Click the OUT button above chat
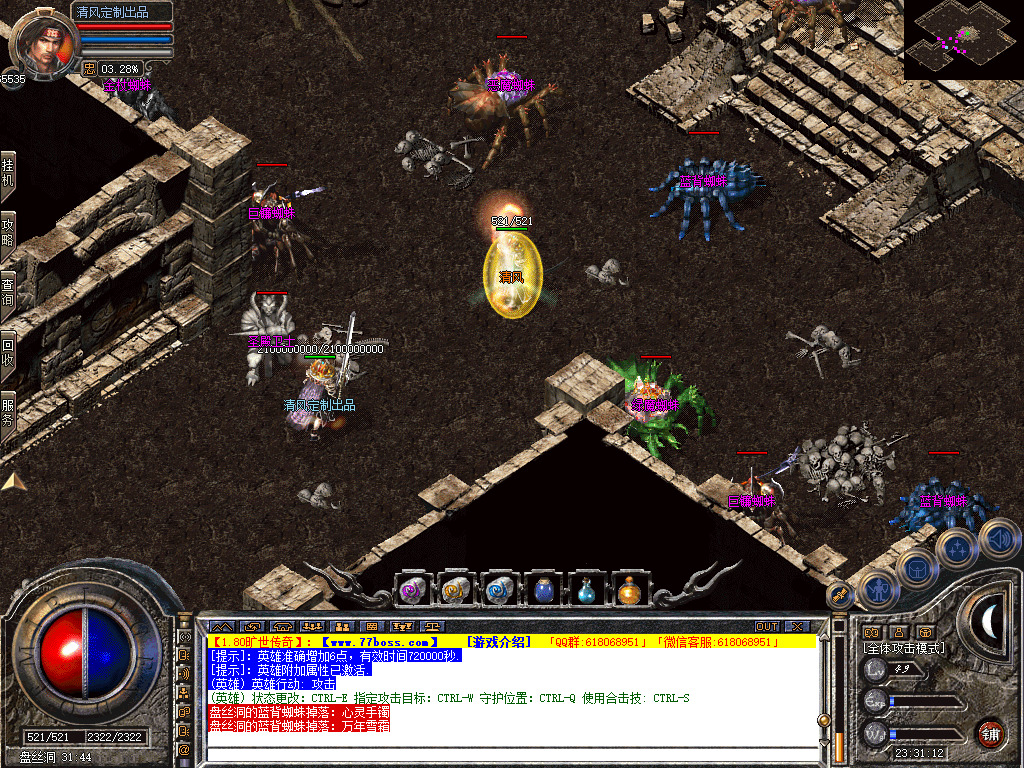 [766, 627]
